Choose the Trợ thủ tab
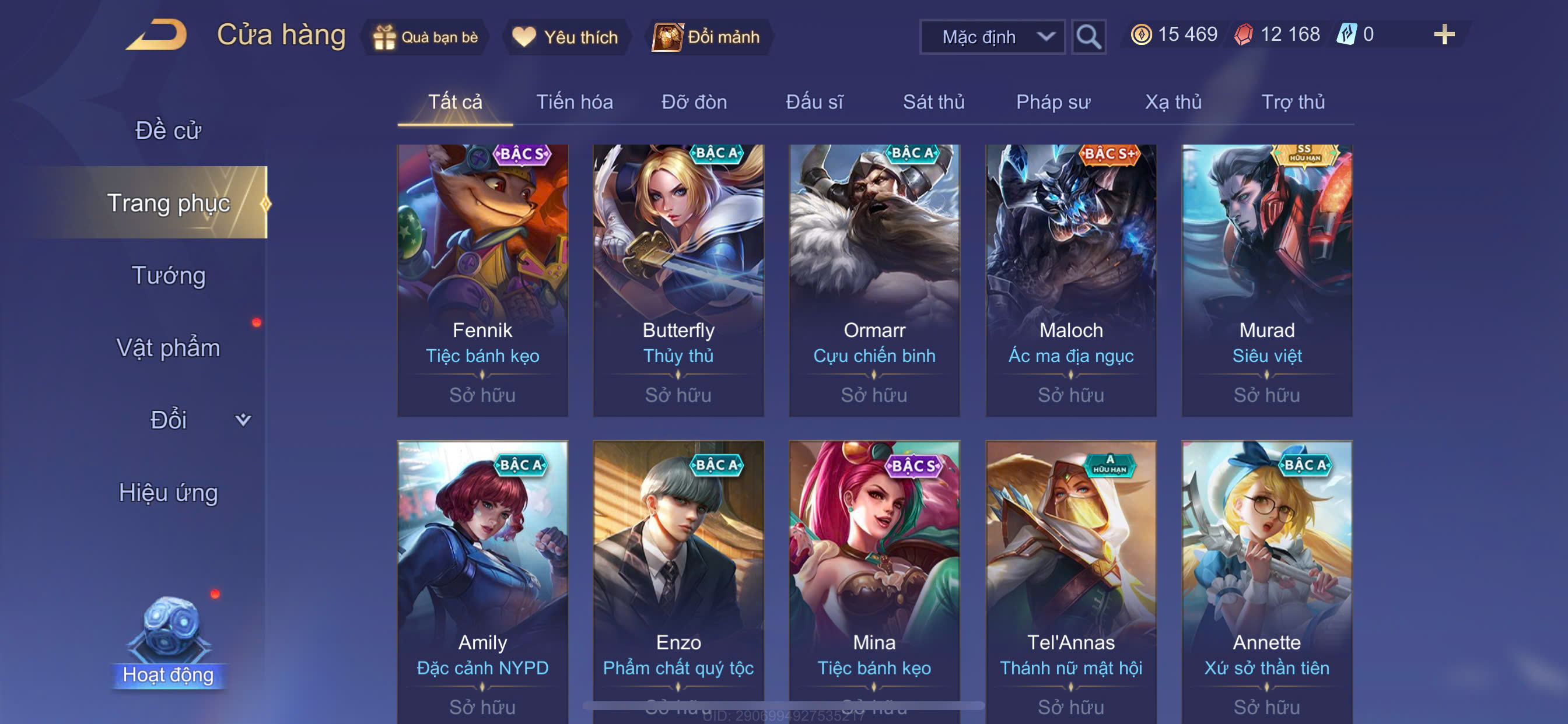 (x=1292, y=101)
